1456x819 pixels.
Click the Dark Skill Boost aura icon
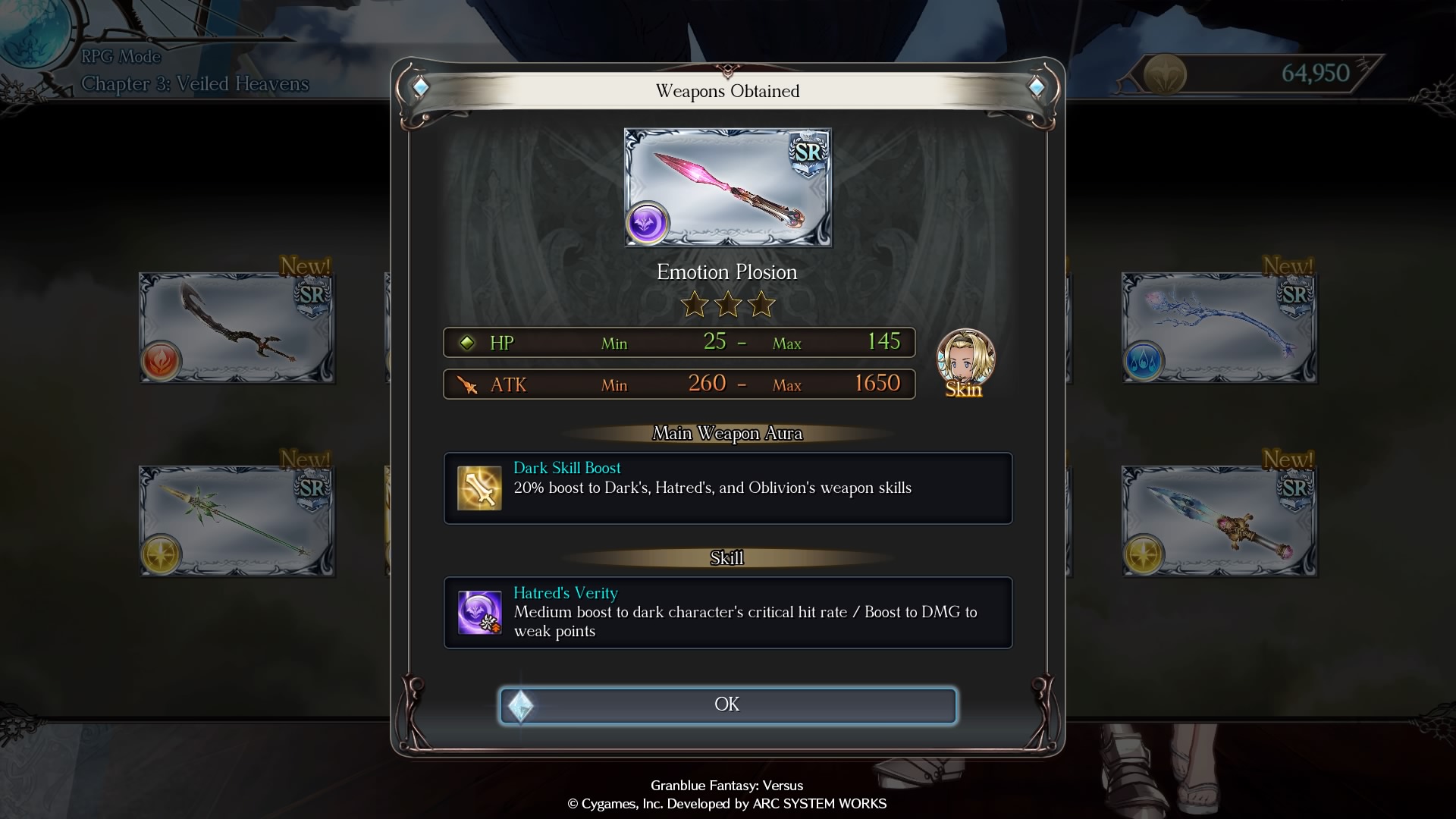[481, 488]
